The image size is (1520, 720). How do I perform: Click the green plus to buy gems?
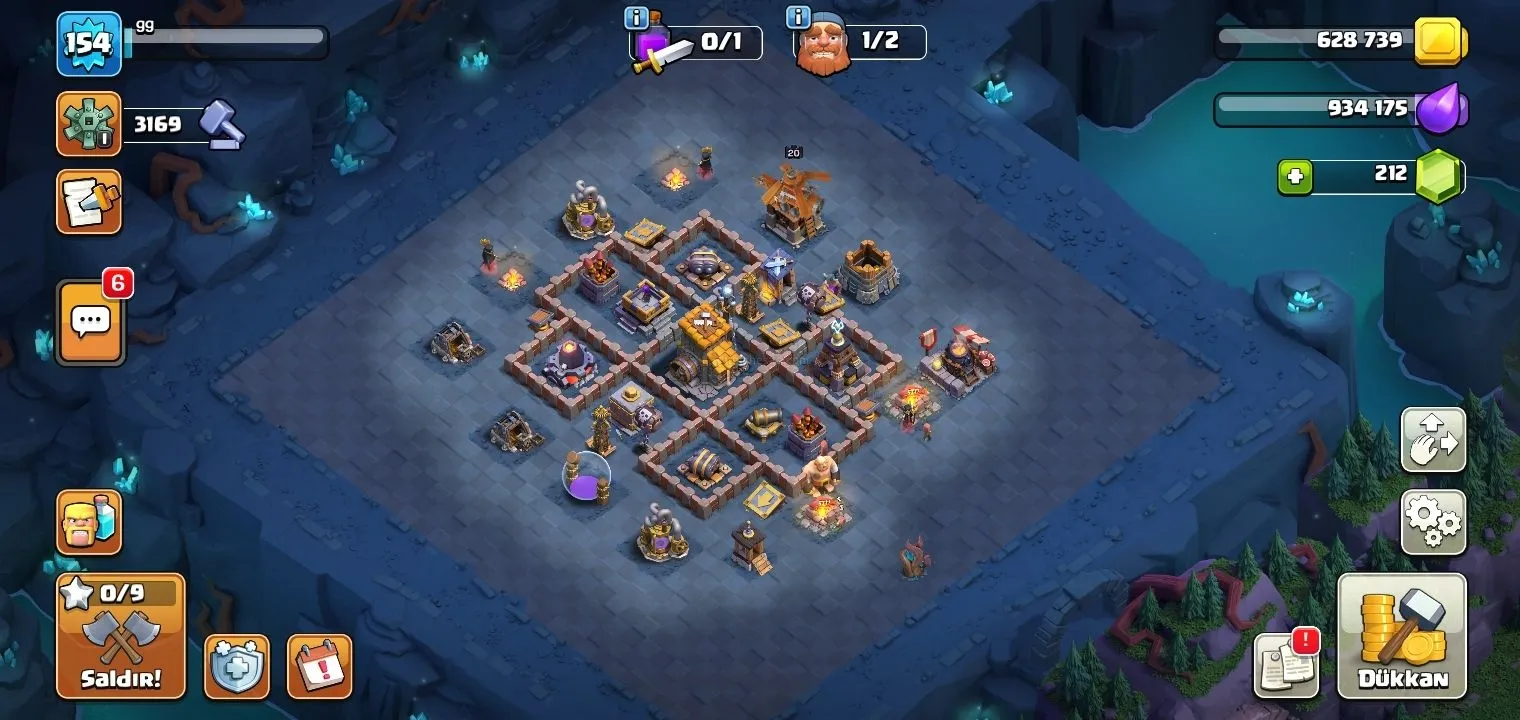click(1295, 177)
